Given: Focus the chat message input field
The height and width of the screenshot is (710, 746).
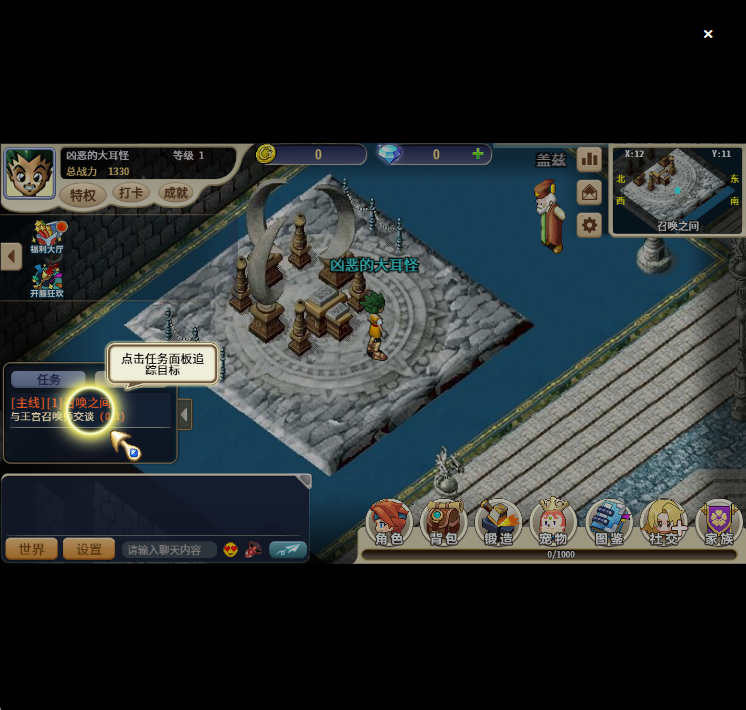Looking at the screenshot, I should 168,550.
